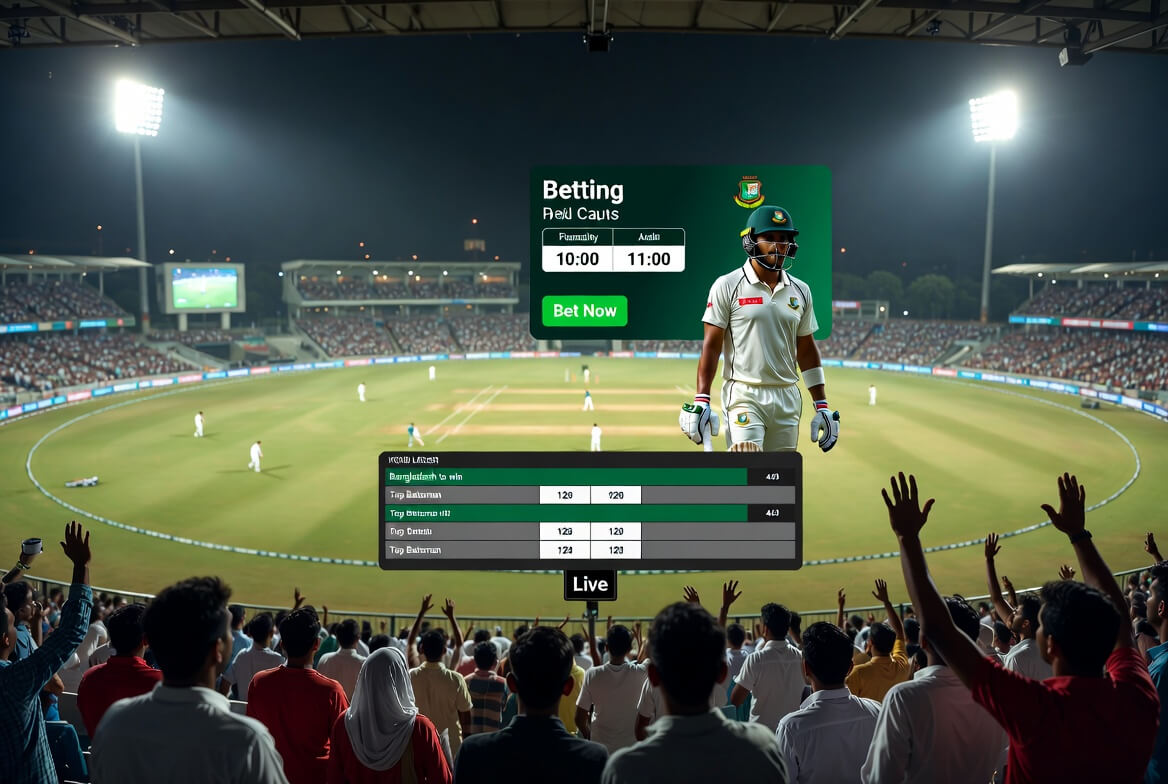Expand the Bangladesh to win market row
Image resolution: width=1168 pixels, height=784 pixels.
tap(566, 477)
